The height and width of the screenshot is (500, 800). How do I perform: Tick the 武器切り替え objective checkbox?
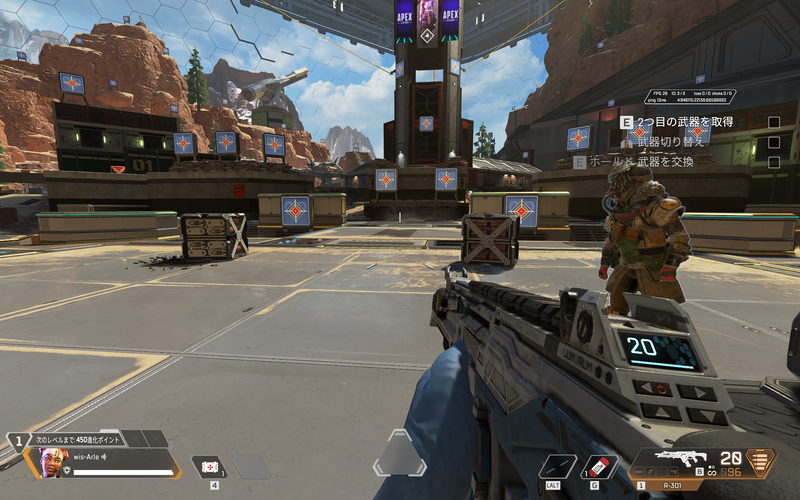tap(773, 142)
